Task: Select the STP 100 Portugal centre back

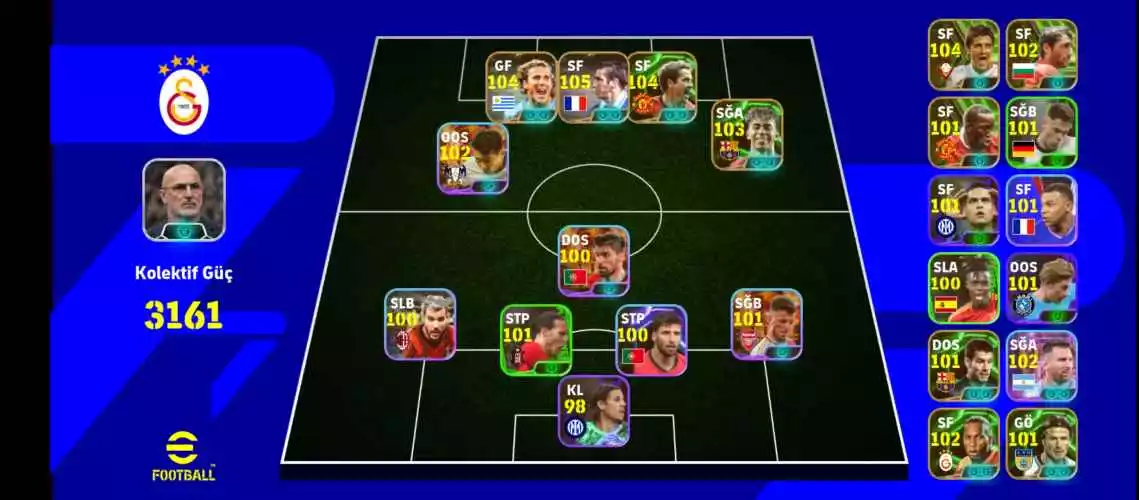Action: pos(651,340)
